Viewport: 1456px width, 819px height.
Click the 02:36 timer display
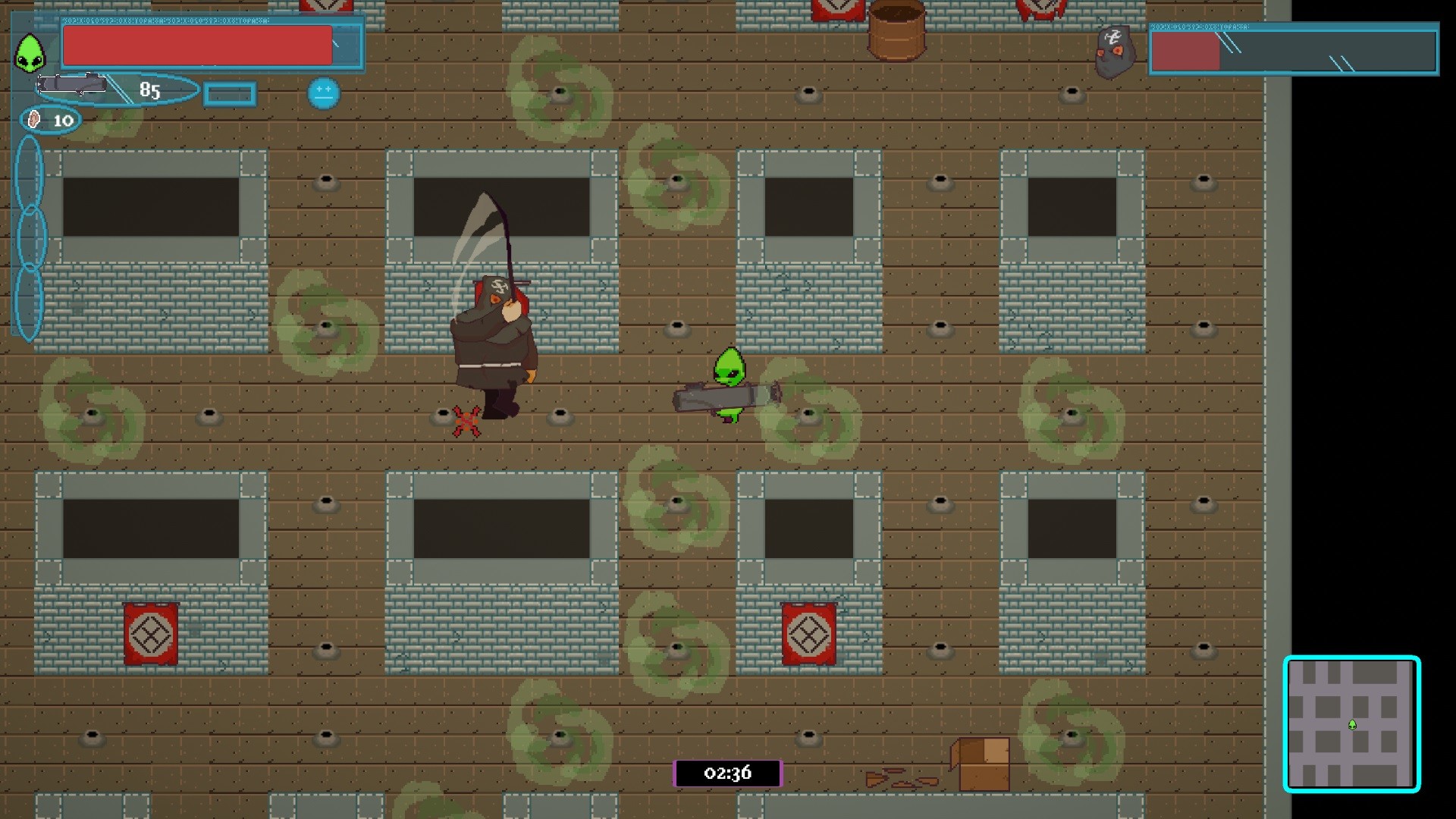click(727, 773)
